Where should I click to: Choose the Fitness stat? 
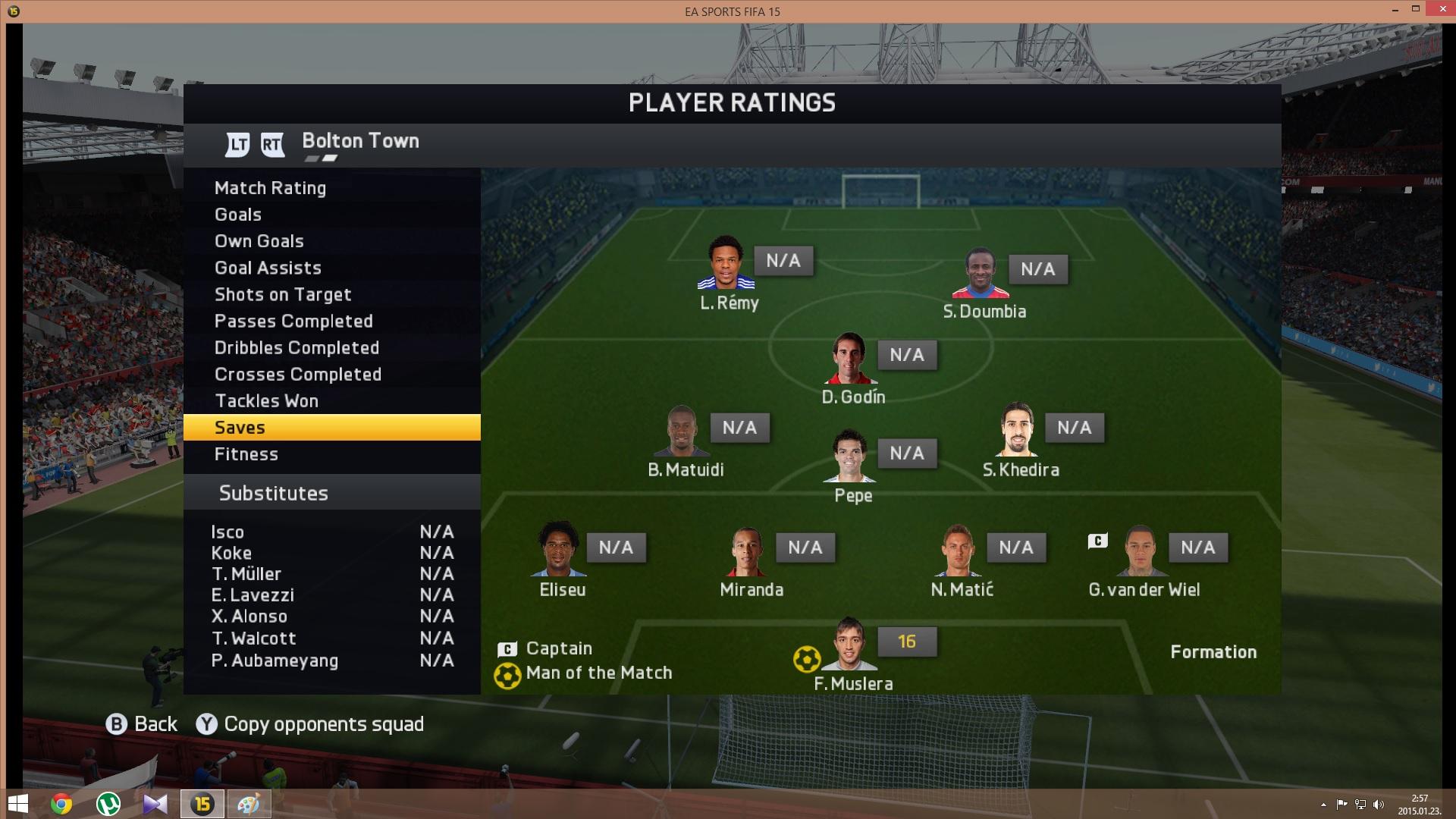246,454
